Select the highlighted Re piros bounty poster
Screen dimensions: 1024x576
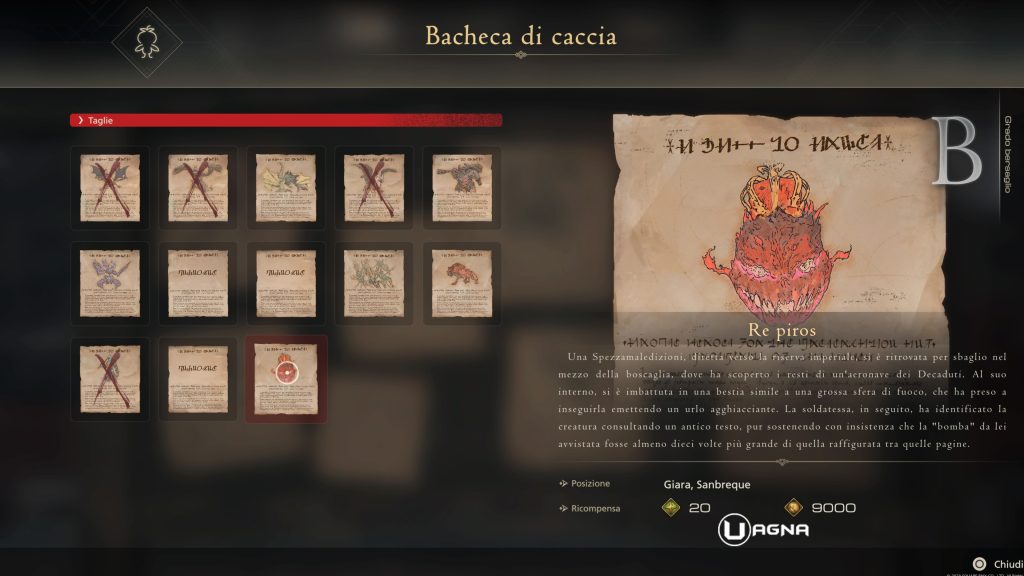point(286,380)
